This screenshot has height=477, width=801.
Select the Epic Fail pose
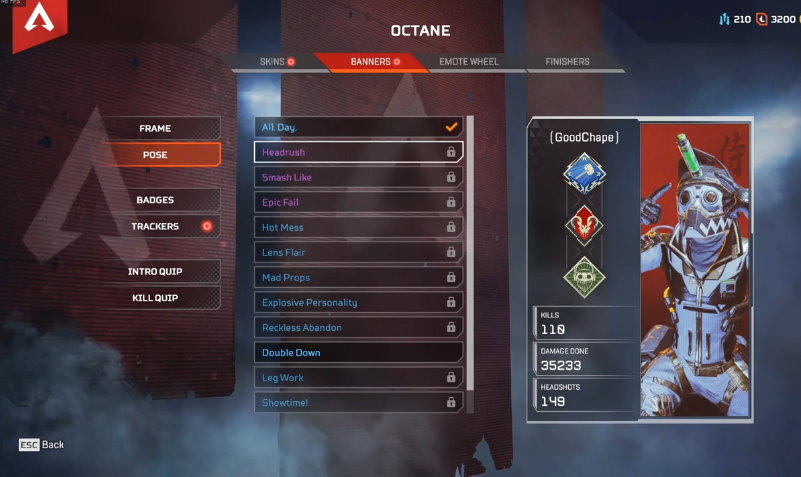point(358,202)
